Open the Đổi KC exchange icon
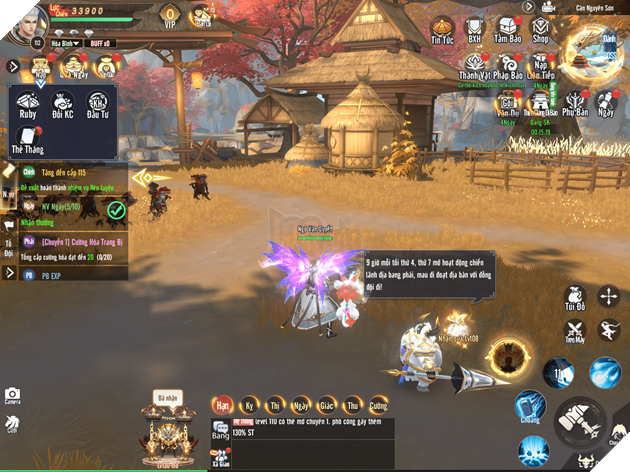Image resolution: width=630 pixels, height=472 pixels. 61,105
